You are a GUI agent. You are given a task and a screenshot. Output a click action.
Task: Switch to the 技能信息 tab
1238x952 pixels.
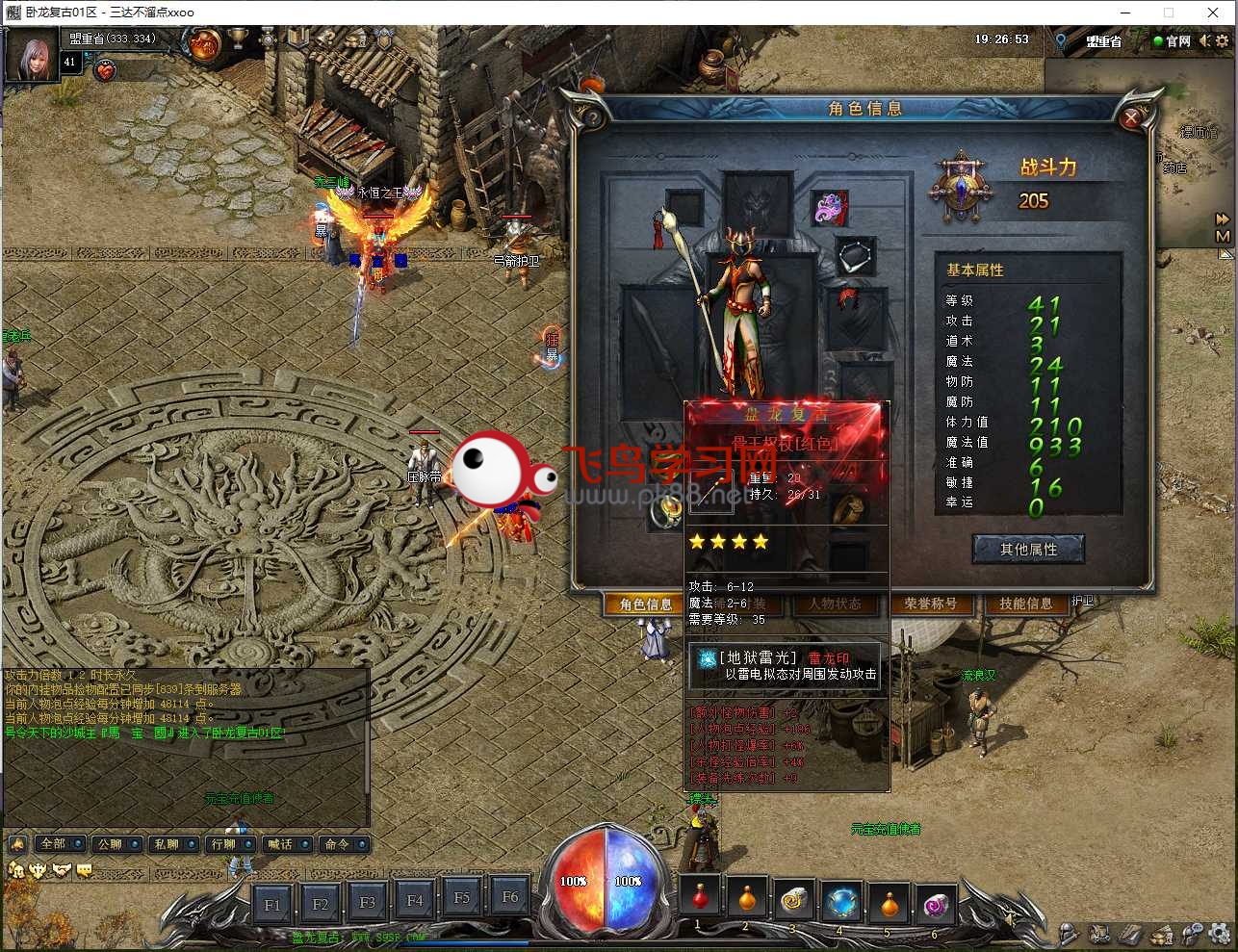pos(1025,604)
